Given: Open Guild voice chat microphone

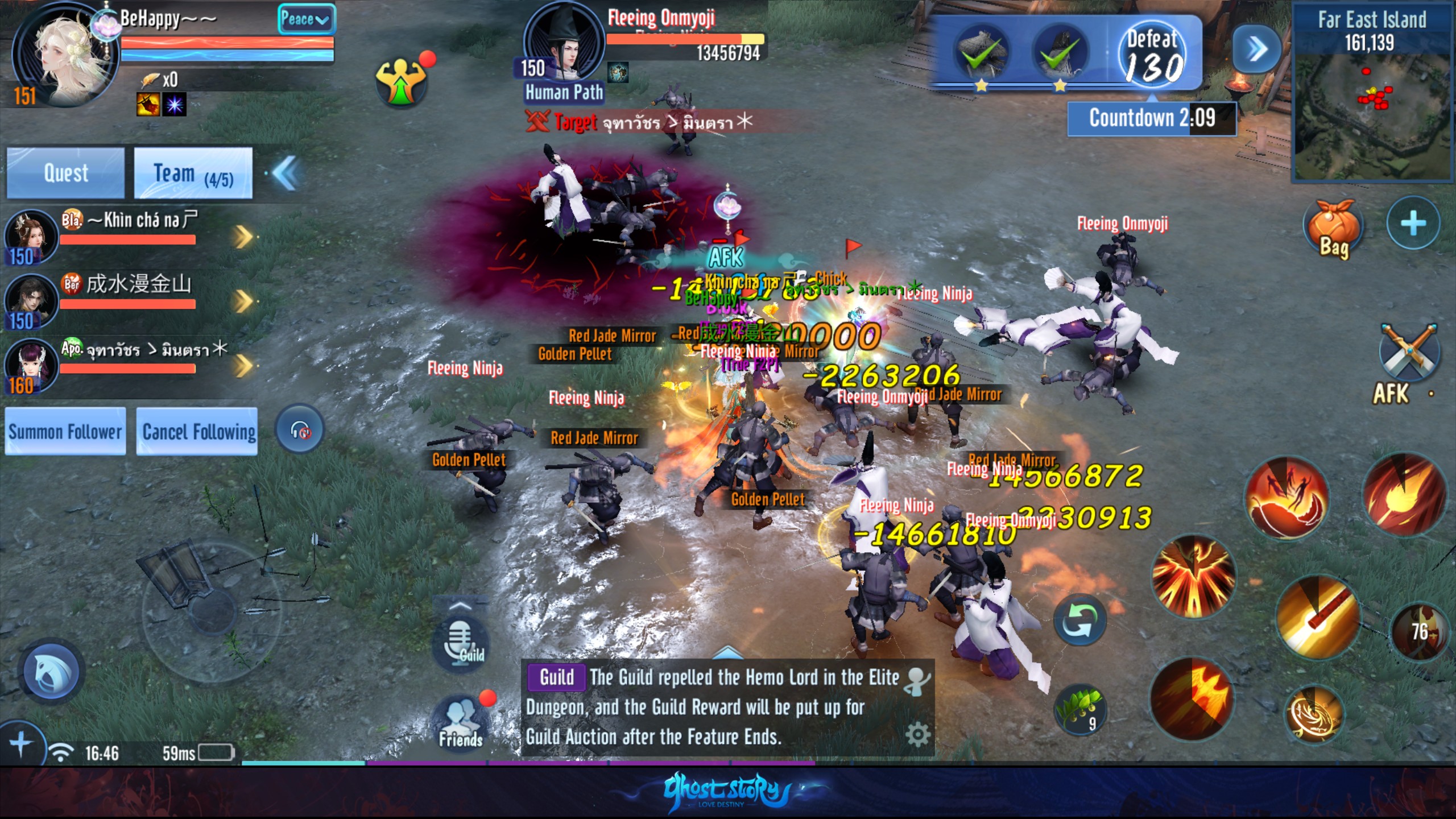Looking at the screenshot, I should [460, 642].
